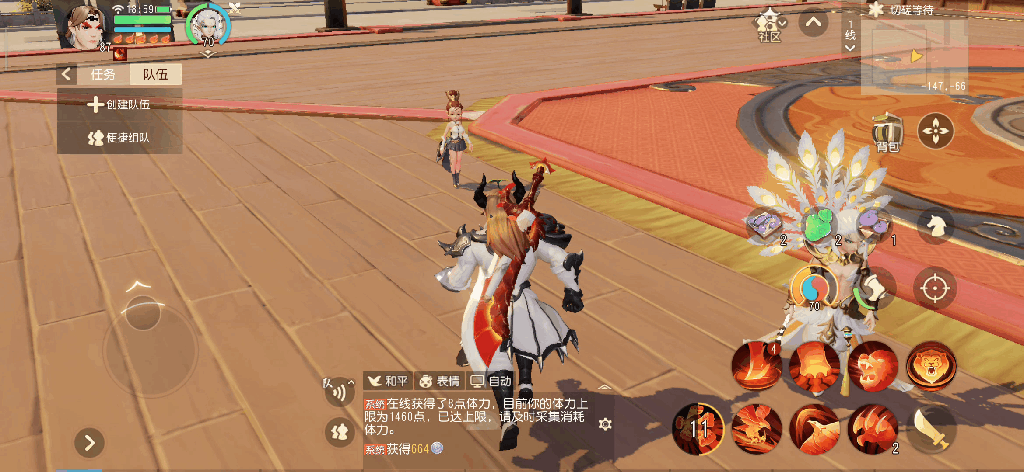Activate the lion head roar skill

coord(930,364)
